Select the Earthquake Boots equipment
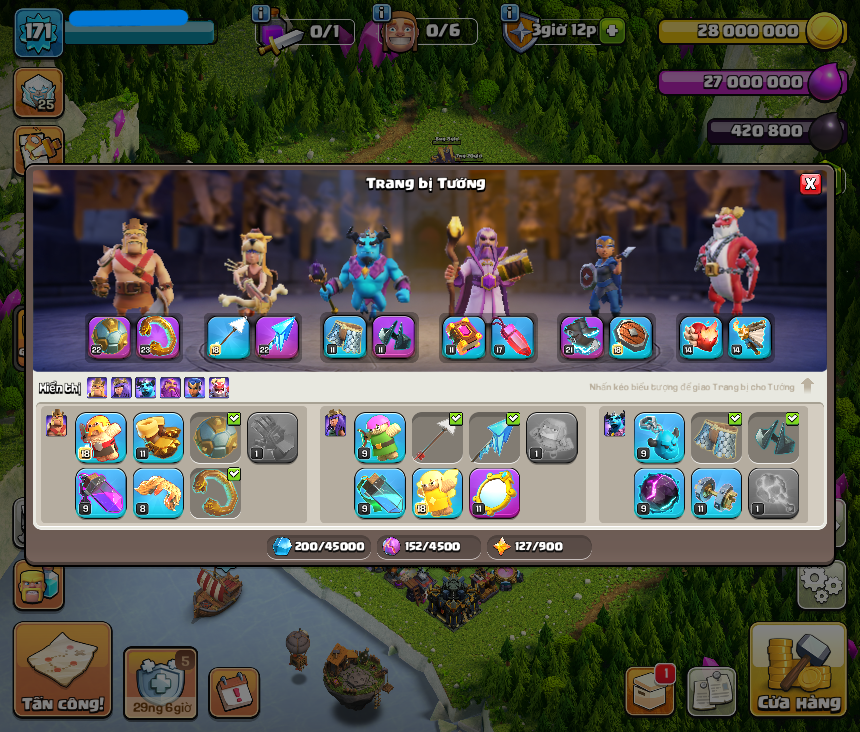 point(158,438)
